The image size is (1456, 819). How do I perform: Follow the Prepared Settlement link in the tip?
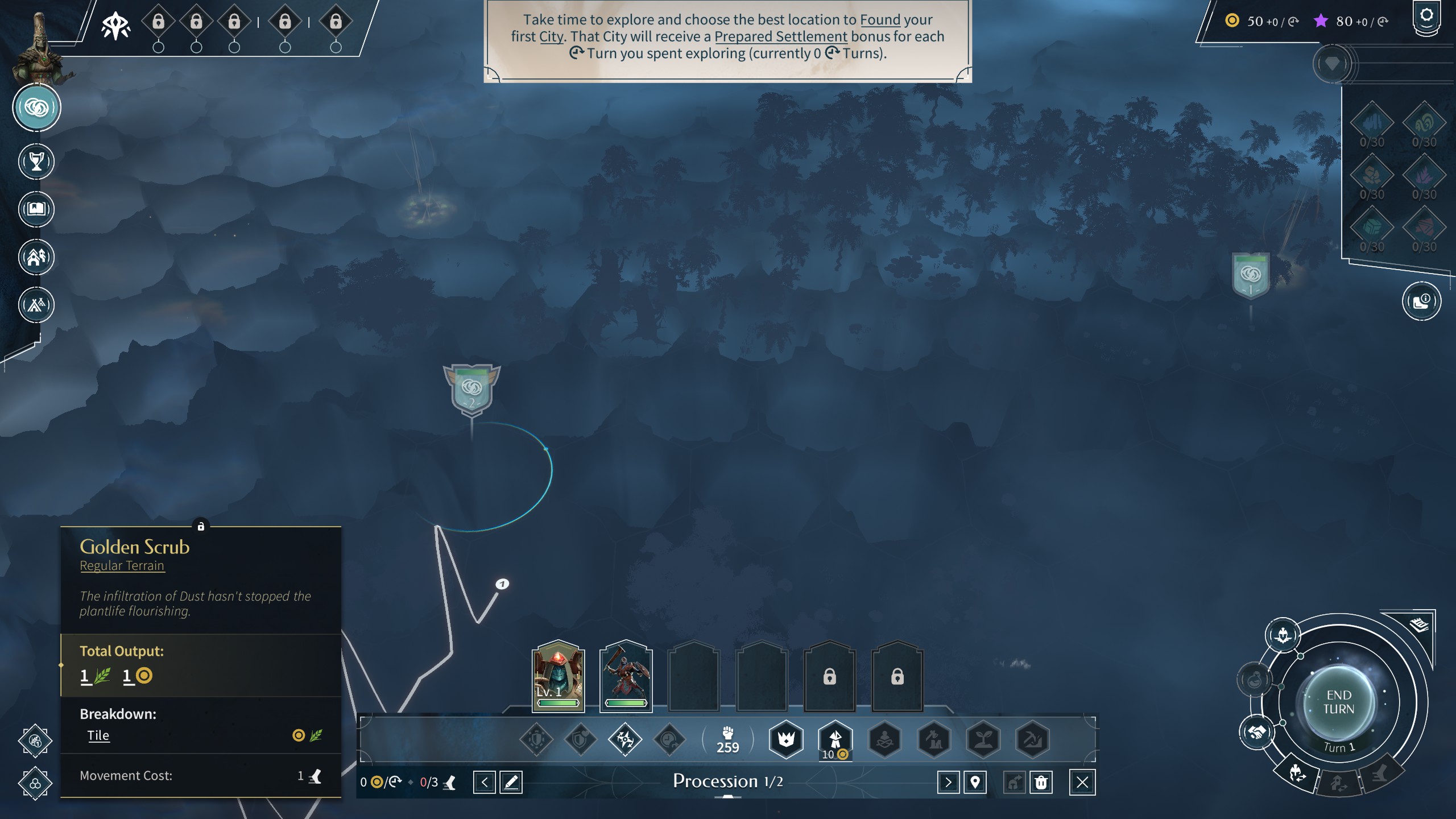coord(780,36)
